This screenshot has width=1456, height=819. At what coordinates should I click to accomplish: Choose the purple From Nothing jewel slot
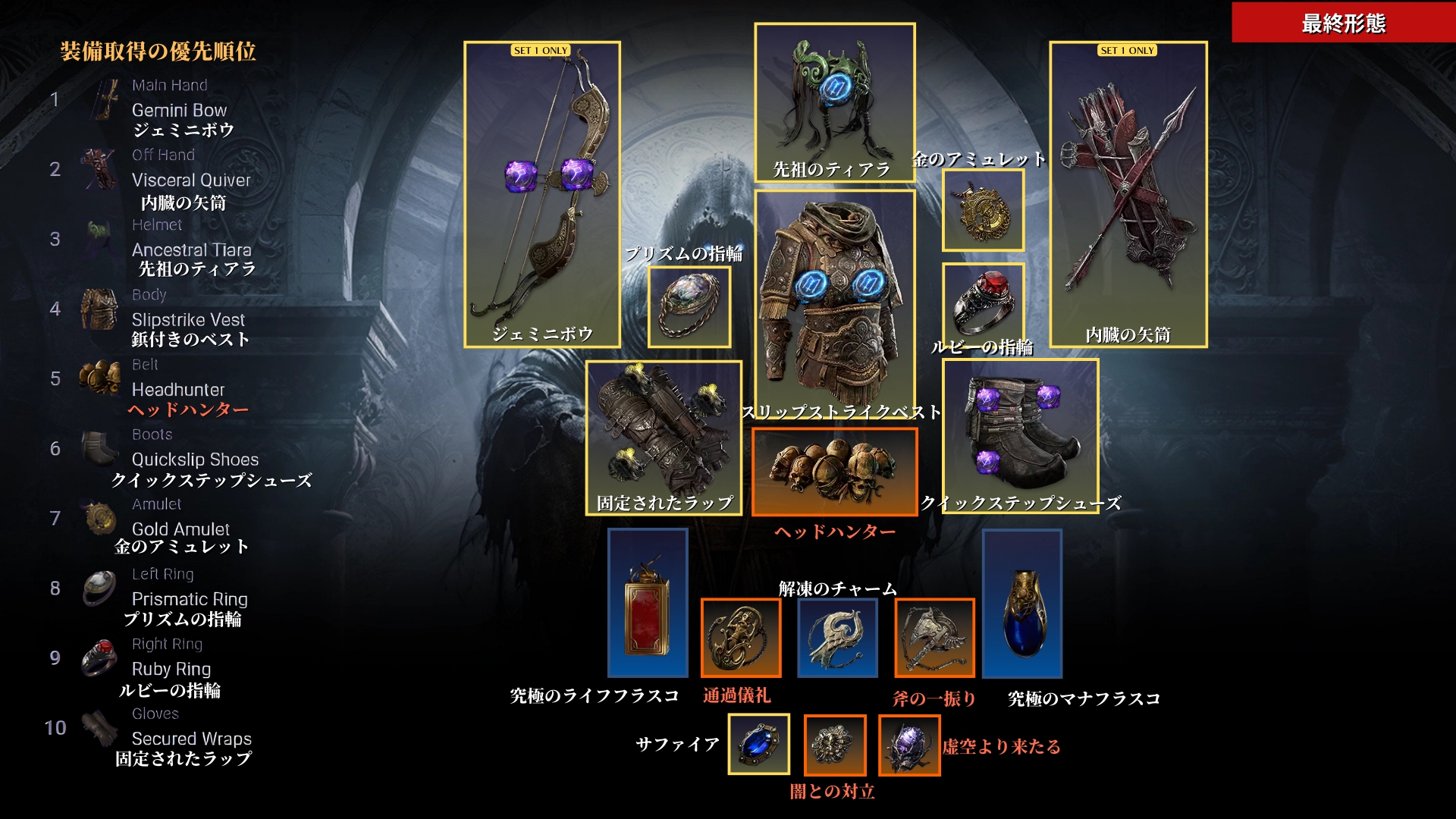pyautogui.click(x=908, y=744)
